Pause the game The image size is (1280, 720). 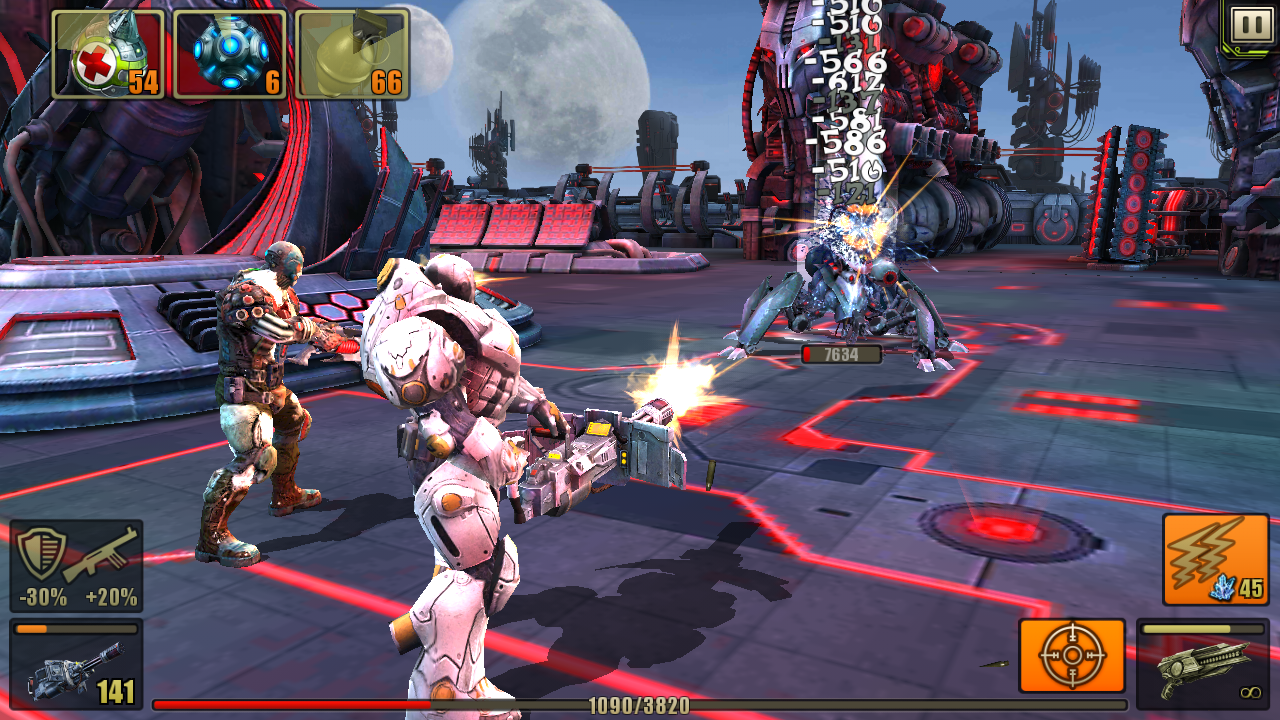(1250, 25)
